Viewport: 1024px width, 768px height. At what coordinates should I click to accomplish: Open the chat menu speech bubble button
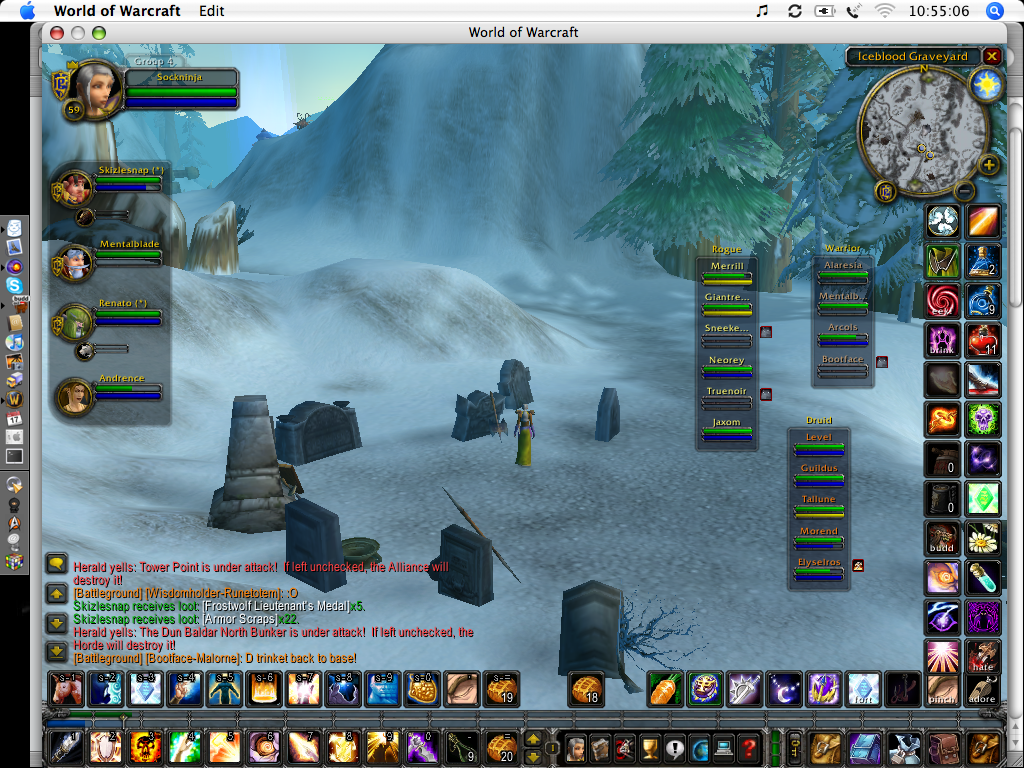coord(57,564)
